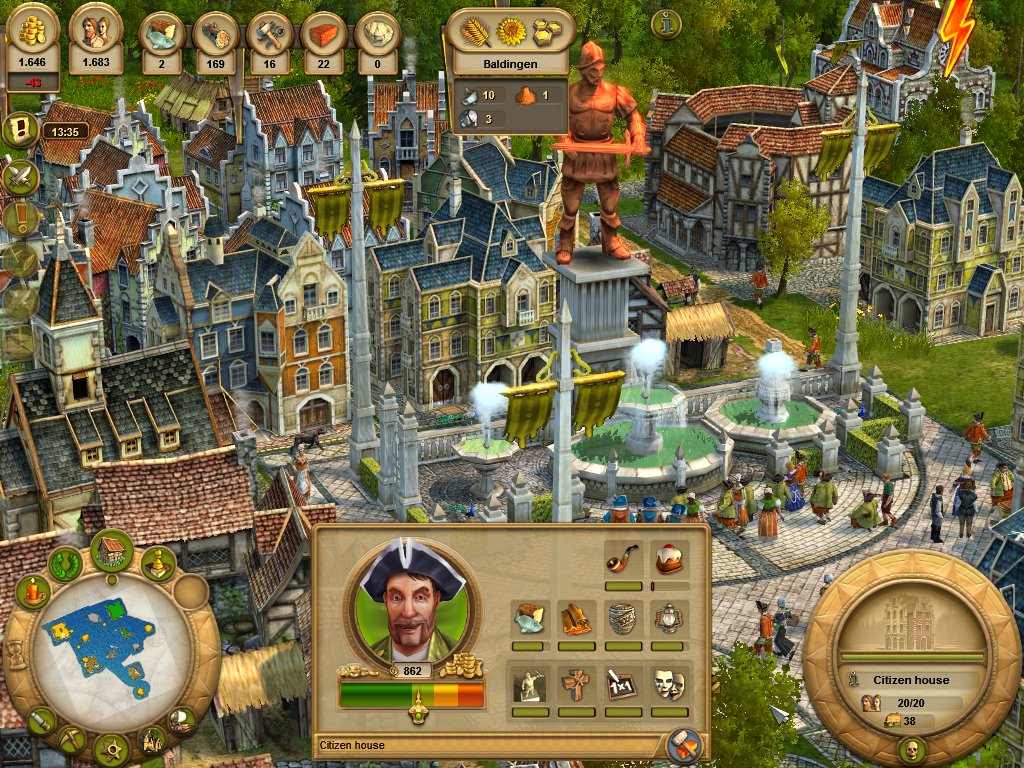This screenshot has width=1024, height=768.
Task: Click the skull button under Citizen house
Action: pyautogui.click(x=911, y=749)
